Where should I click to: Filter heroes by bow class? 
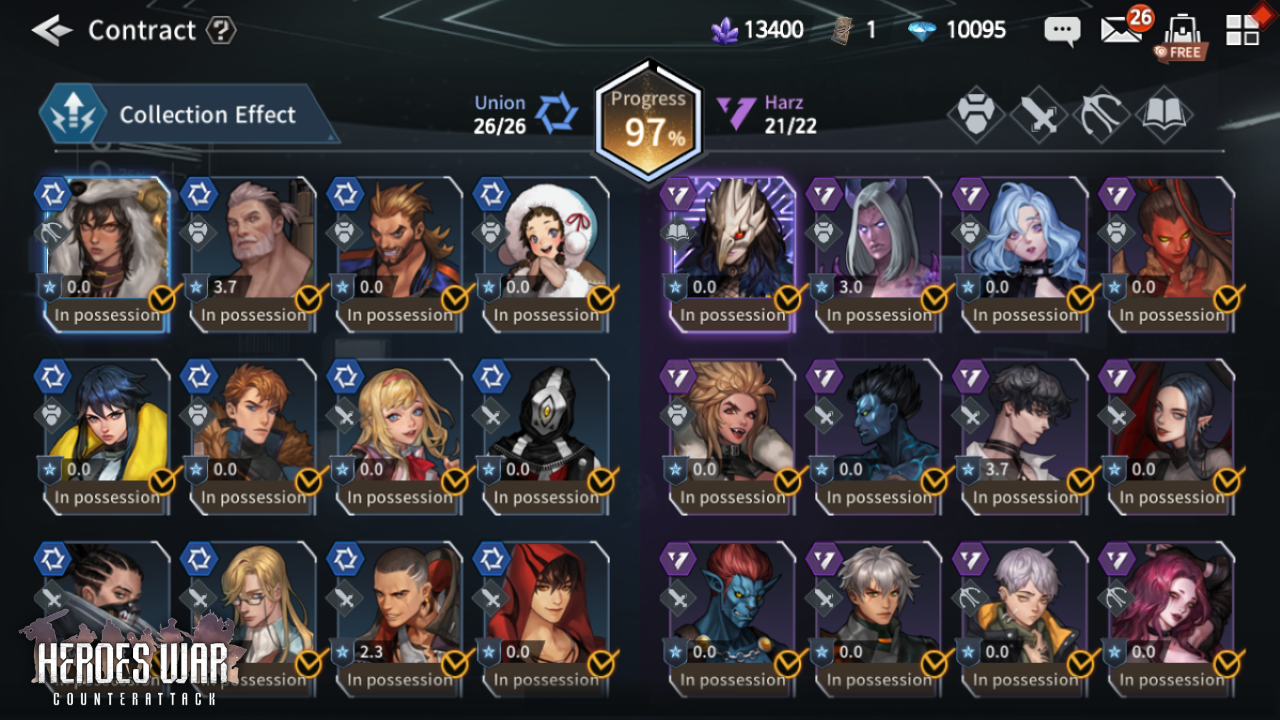(x=1101, y=116)
